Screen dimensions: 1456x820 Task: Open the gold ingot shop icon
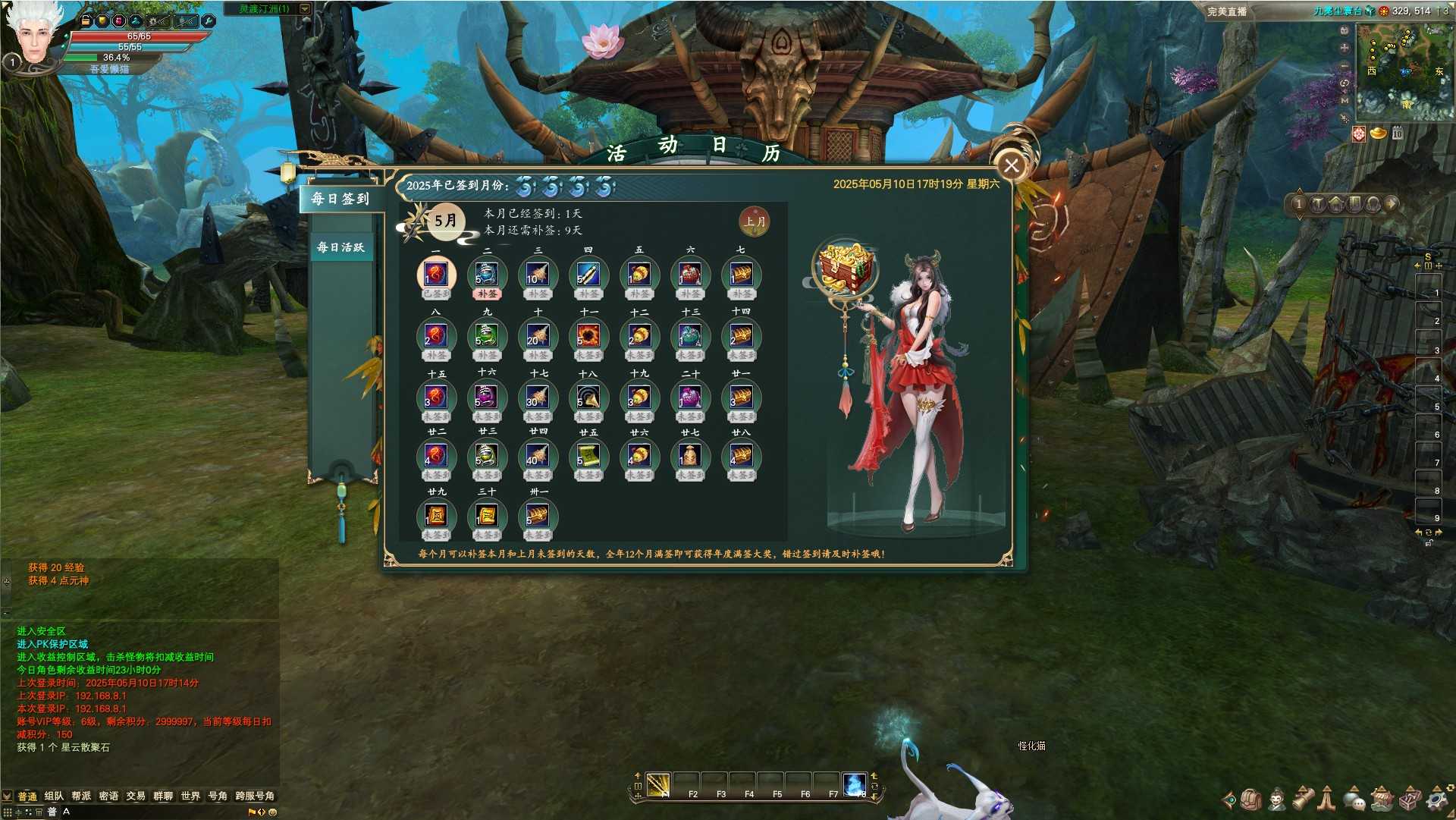[x=1378, y=134]
